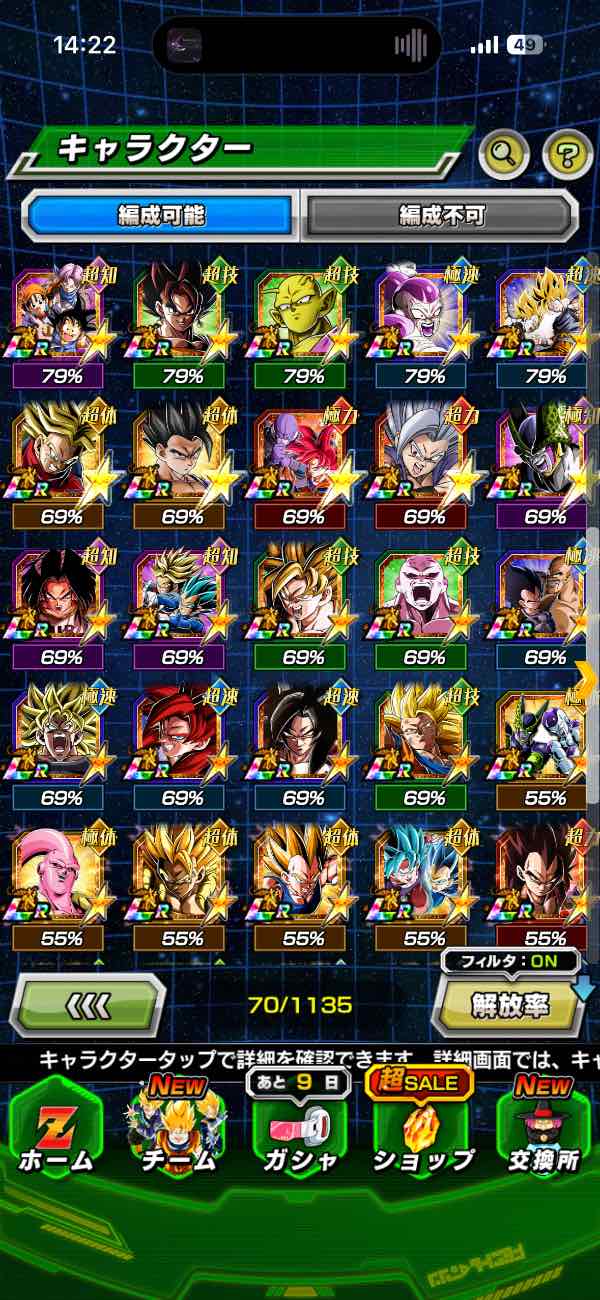The image size is (600, 1300).
Task: Switch to the 編成不可 tab
Action: pos(441,215)
